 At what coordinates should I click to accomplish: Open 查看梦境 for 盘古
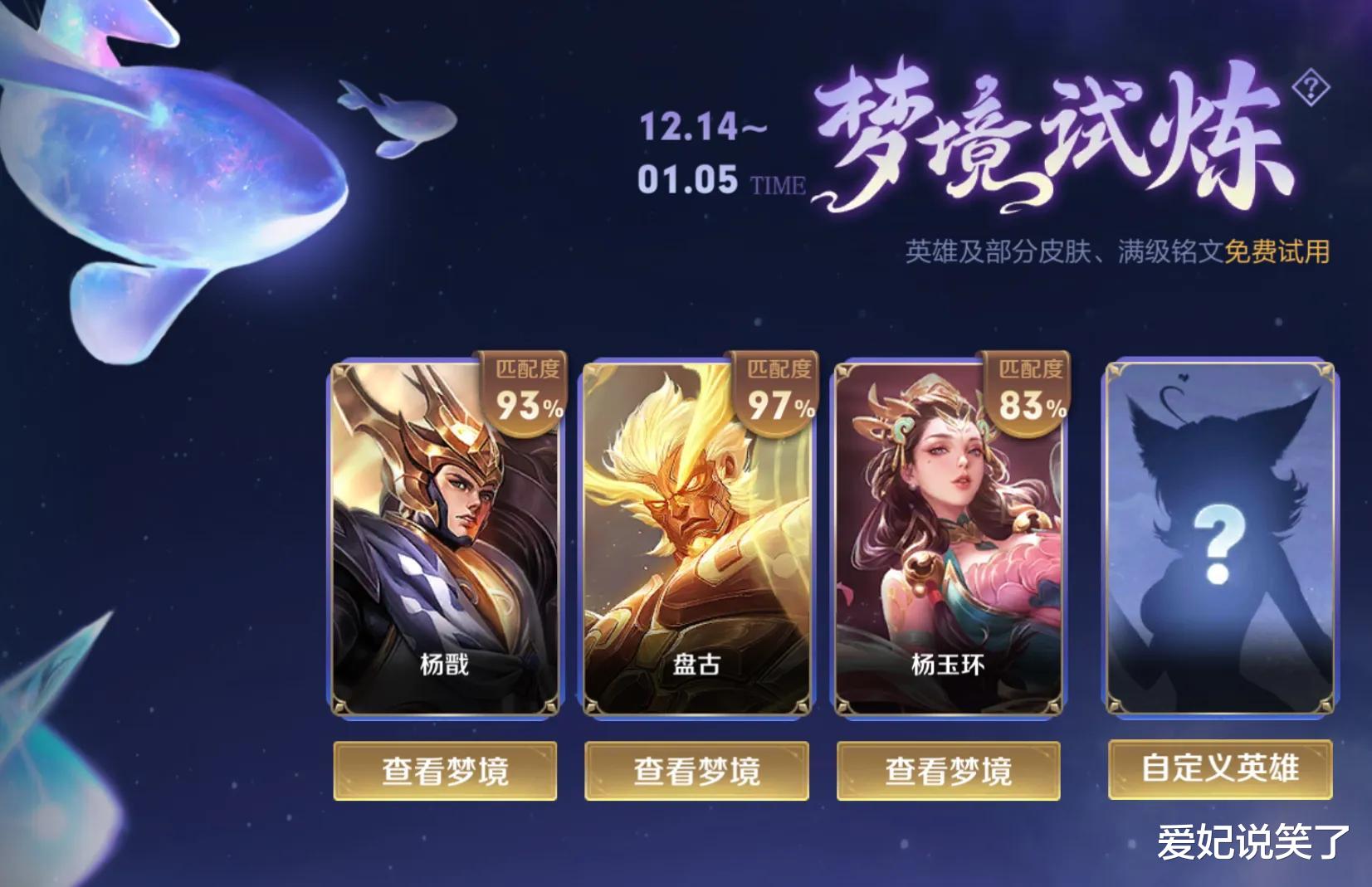click(697, 769)
